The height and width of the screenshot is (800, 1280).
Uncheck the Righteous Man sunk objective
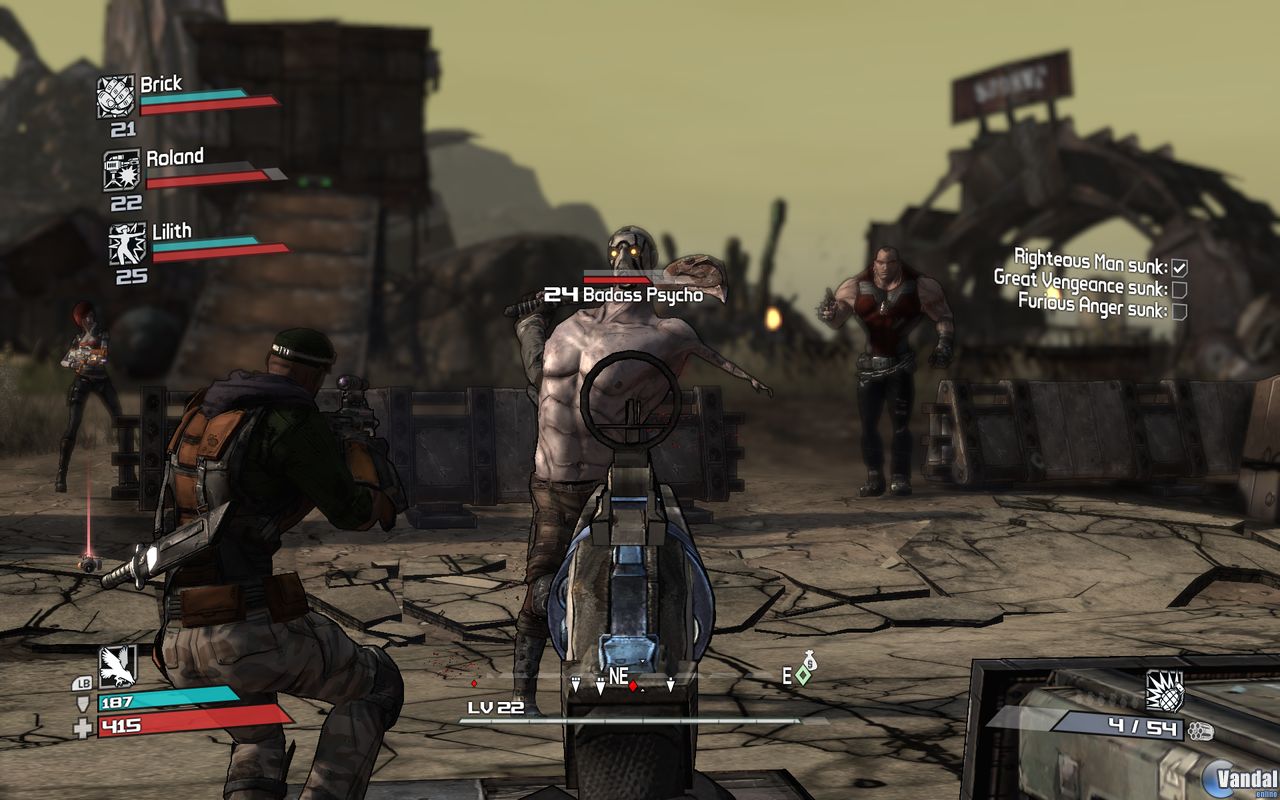tap(1178, 266)
